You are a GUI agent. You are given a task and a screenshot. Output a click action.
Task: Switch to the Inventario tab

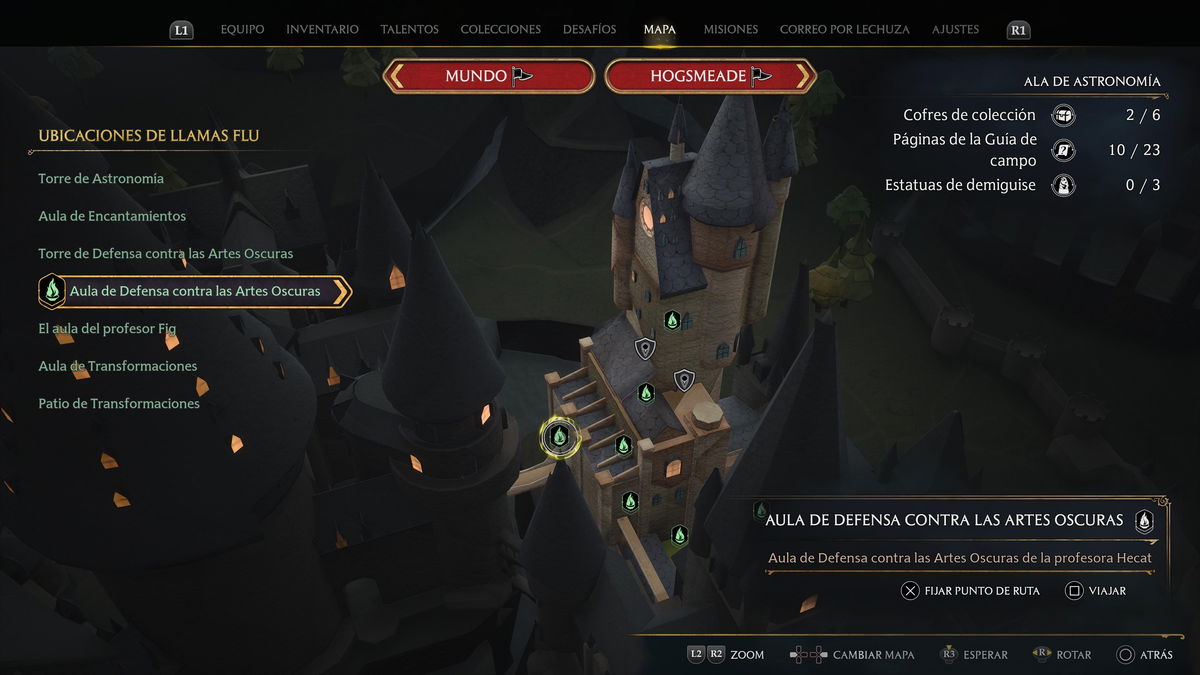[x=322, y=30]
